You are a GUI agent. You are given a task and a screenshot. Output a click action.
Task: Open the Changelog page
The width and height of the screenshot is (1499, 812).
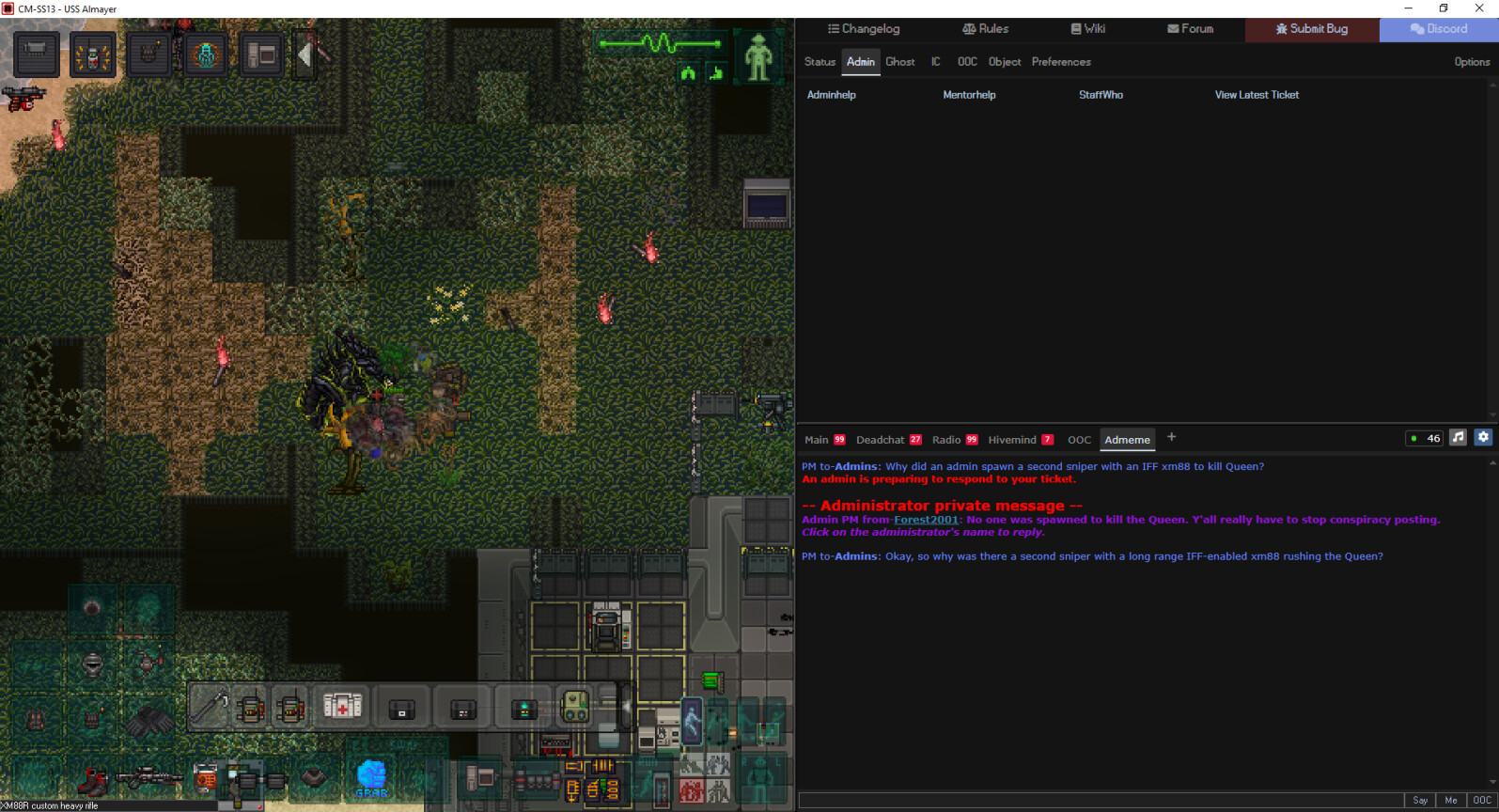(x=863, y=29)
